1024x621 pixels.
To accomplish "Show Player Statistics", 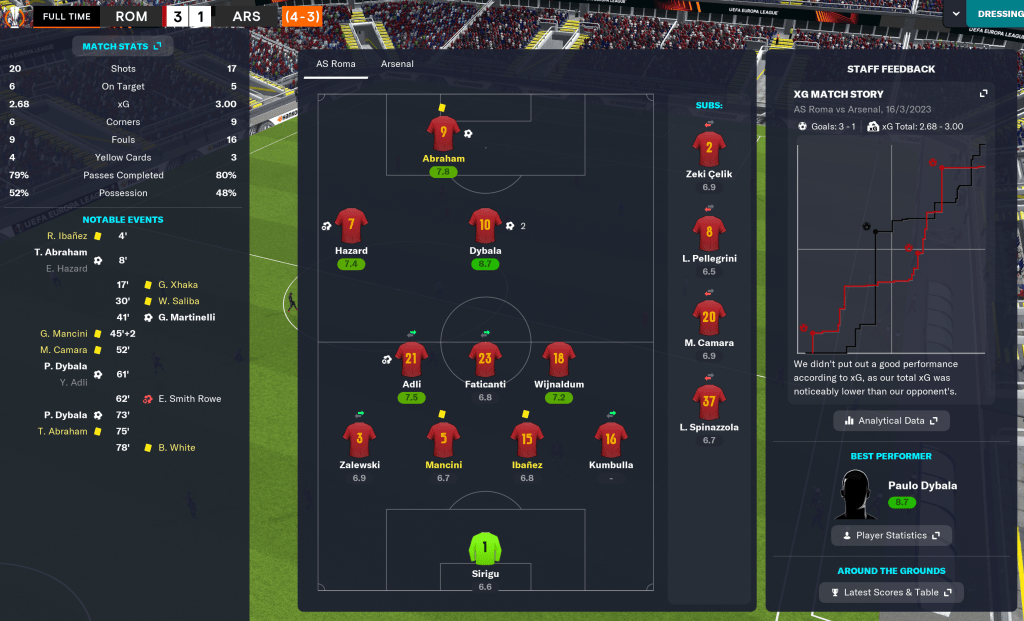I will (x=891, y=535).
